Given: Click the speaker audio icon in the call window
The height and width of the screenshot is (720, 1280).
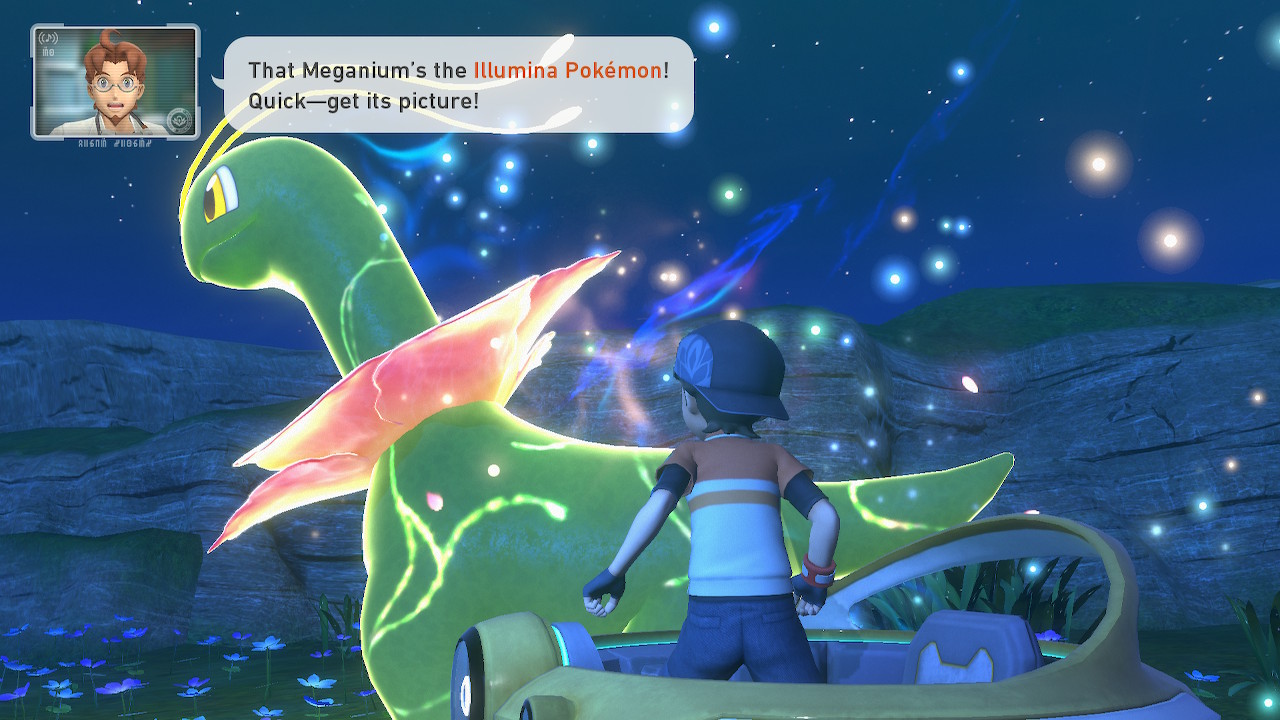Looking at the screenshot, I should [48, 38].
